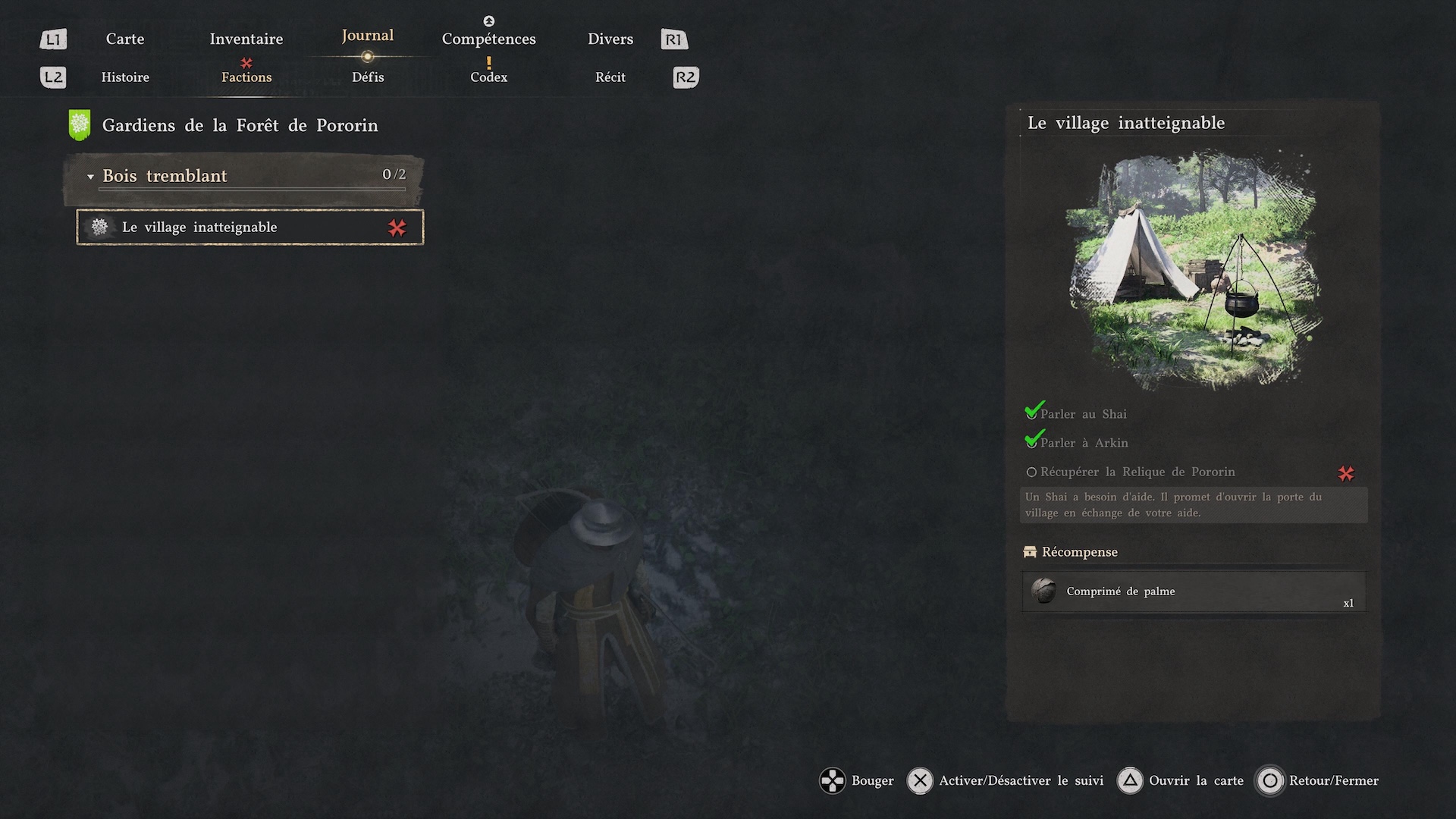
Task: Select the Le village inatteignable quest row
Action: (250, 227)
